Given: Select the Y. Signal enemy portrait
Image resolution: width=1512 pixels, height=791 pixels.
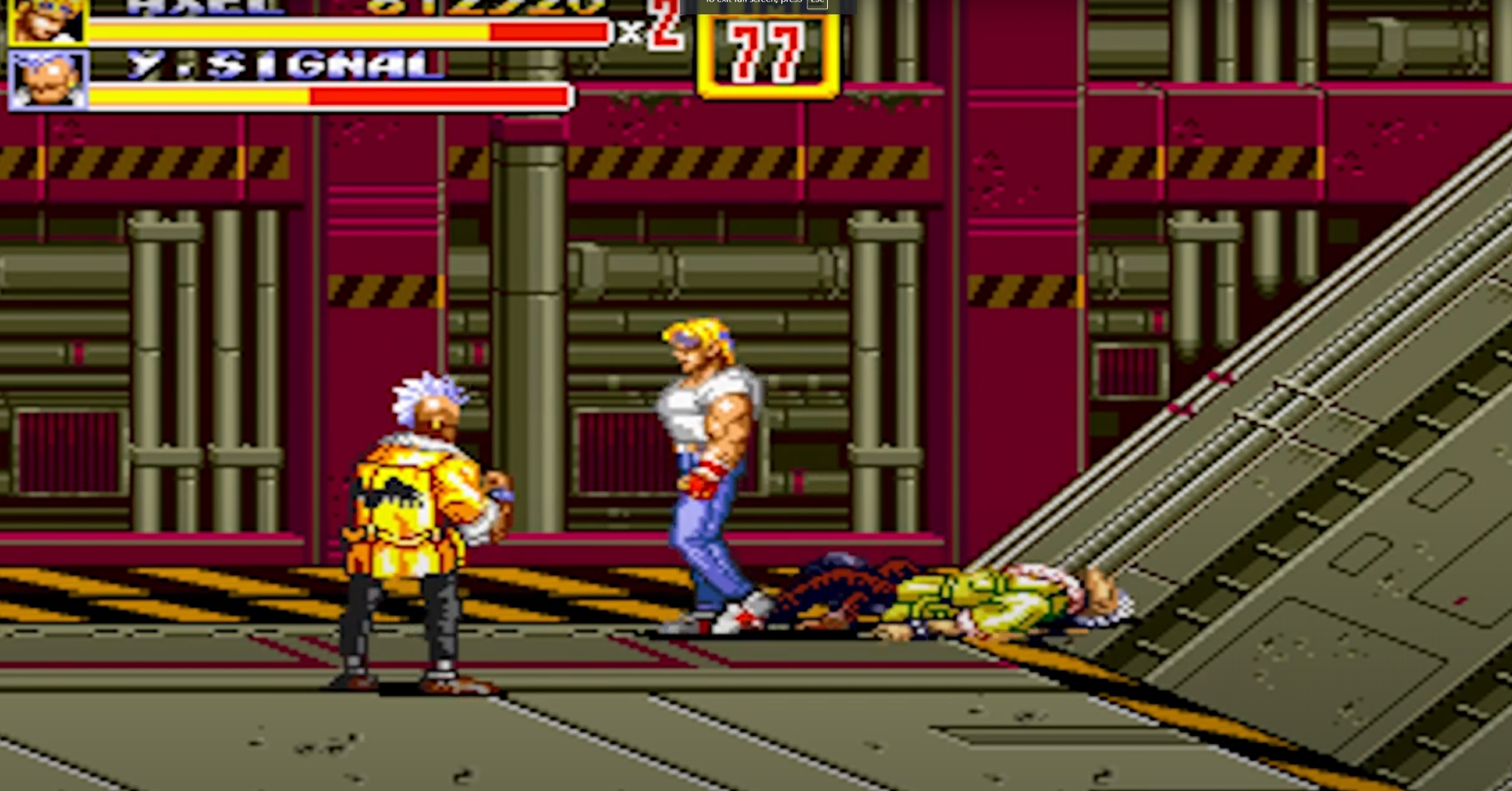Looking at the screenshot, I should tap(48, 79).
